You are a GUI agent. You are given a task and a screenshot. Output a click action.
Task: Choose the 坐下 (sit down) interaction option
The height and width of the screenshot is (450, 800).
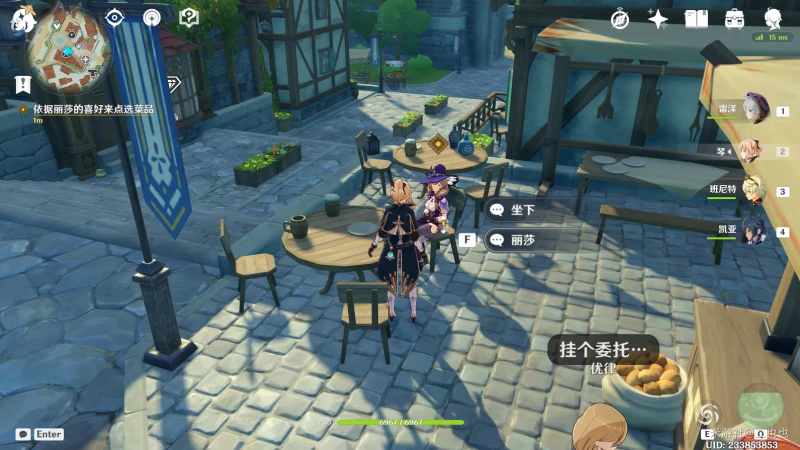click(x=524, y=210)
